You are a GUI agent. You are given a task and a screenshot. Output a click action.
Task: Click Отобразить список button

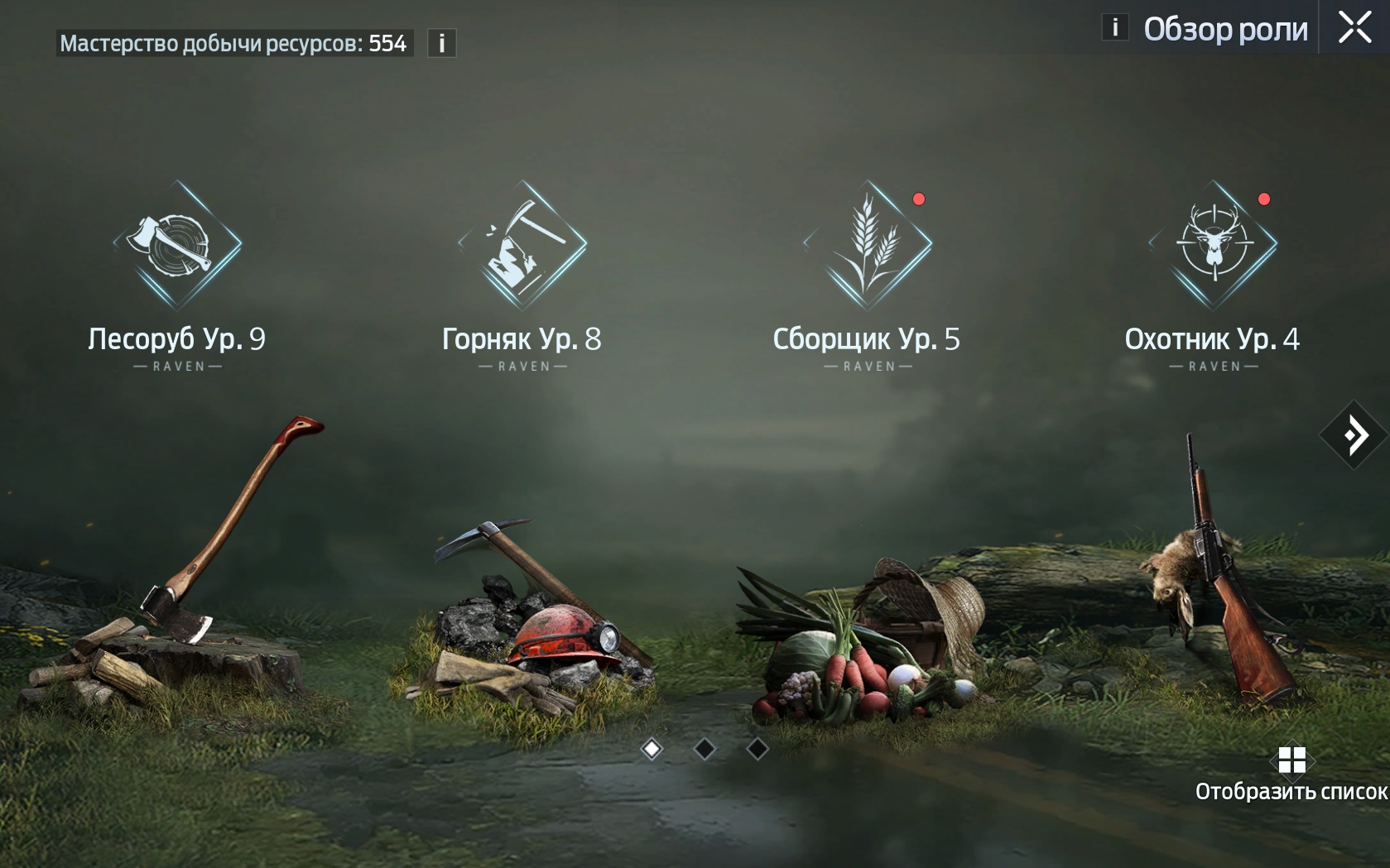pyautogui.click(x=1291, y=775)
